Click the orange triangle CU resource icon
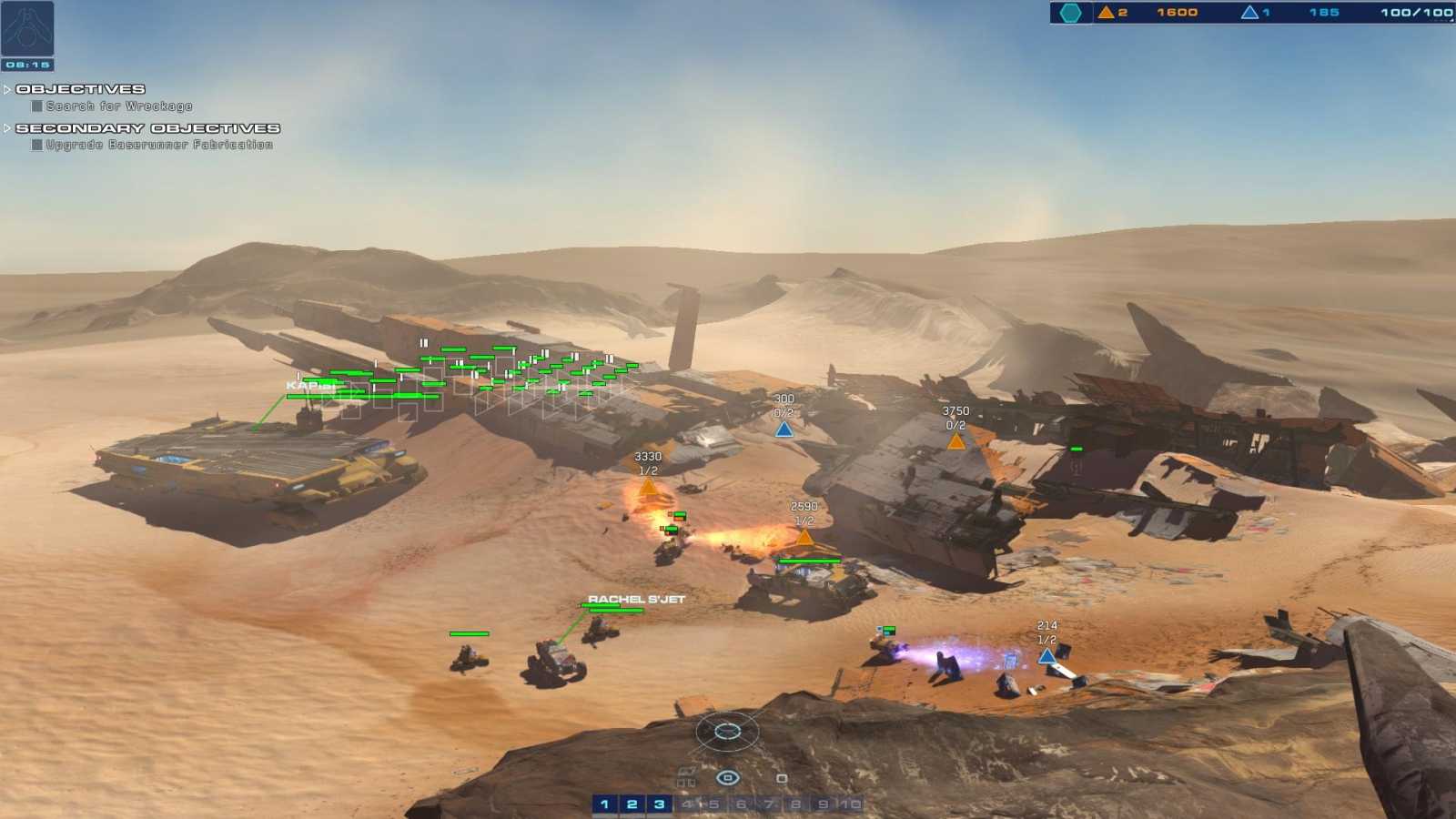This screenshot has height=819, width=1456. coord(1106,15)
